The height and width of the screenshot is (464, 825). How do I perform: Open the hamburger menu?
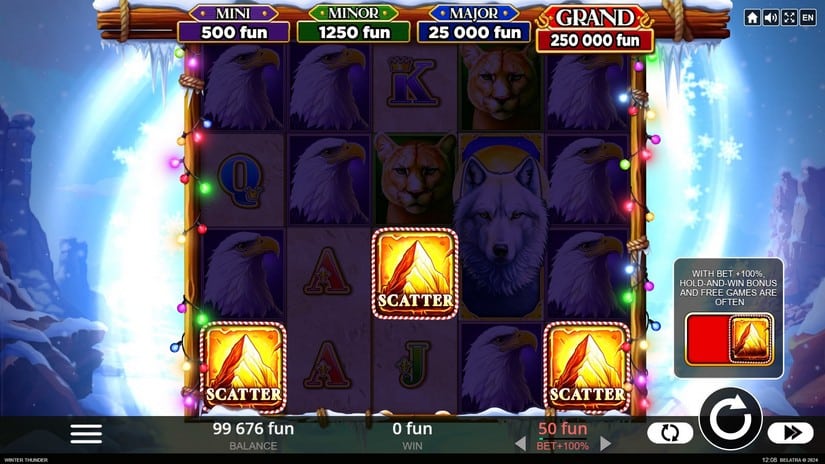point(86,433)
